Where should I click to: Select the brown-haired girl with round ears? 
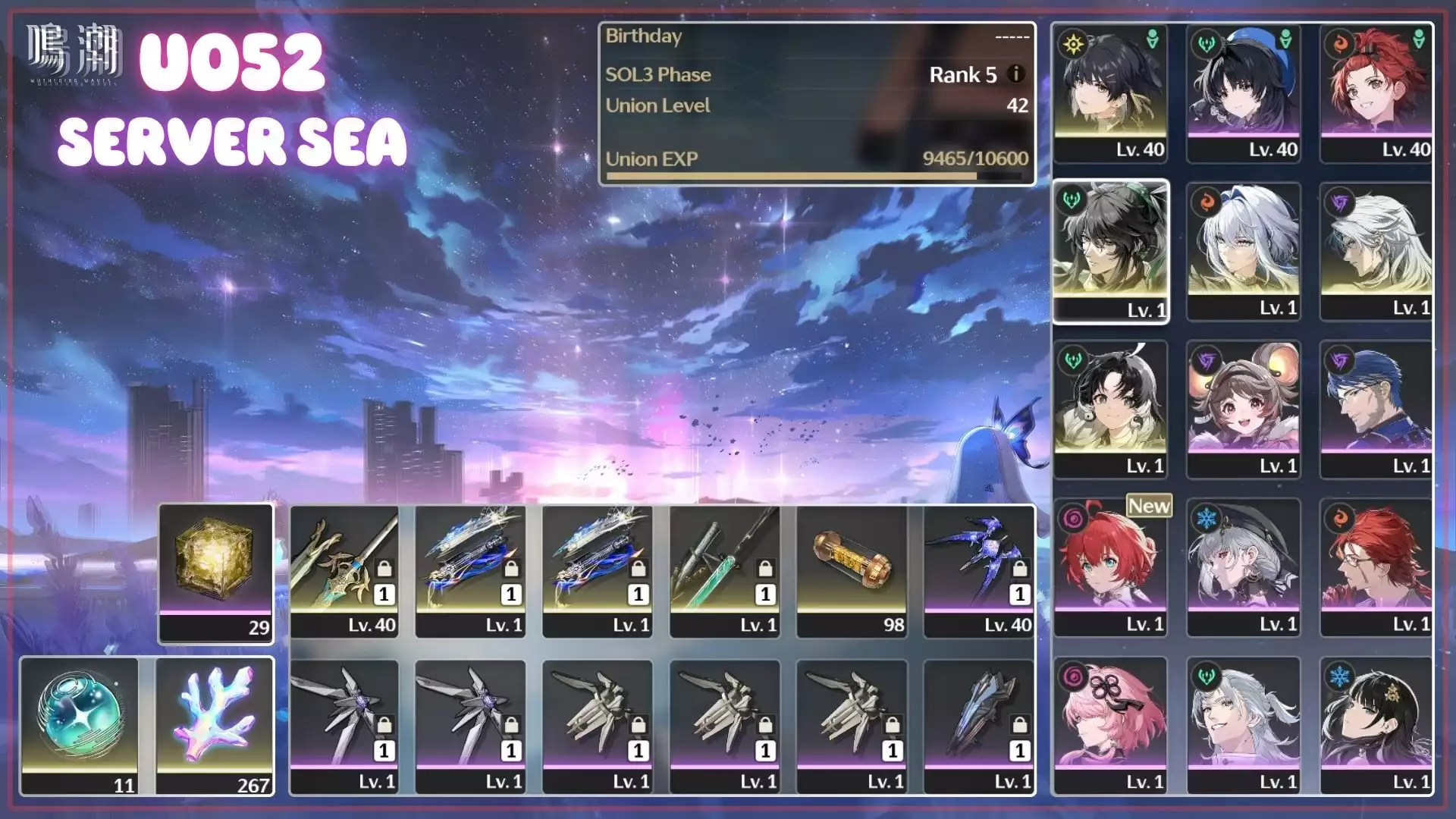(1244, 408)
